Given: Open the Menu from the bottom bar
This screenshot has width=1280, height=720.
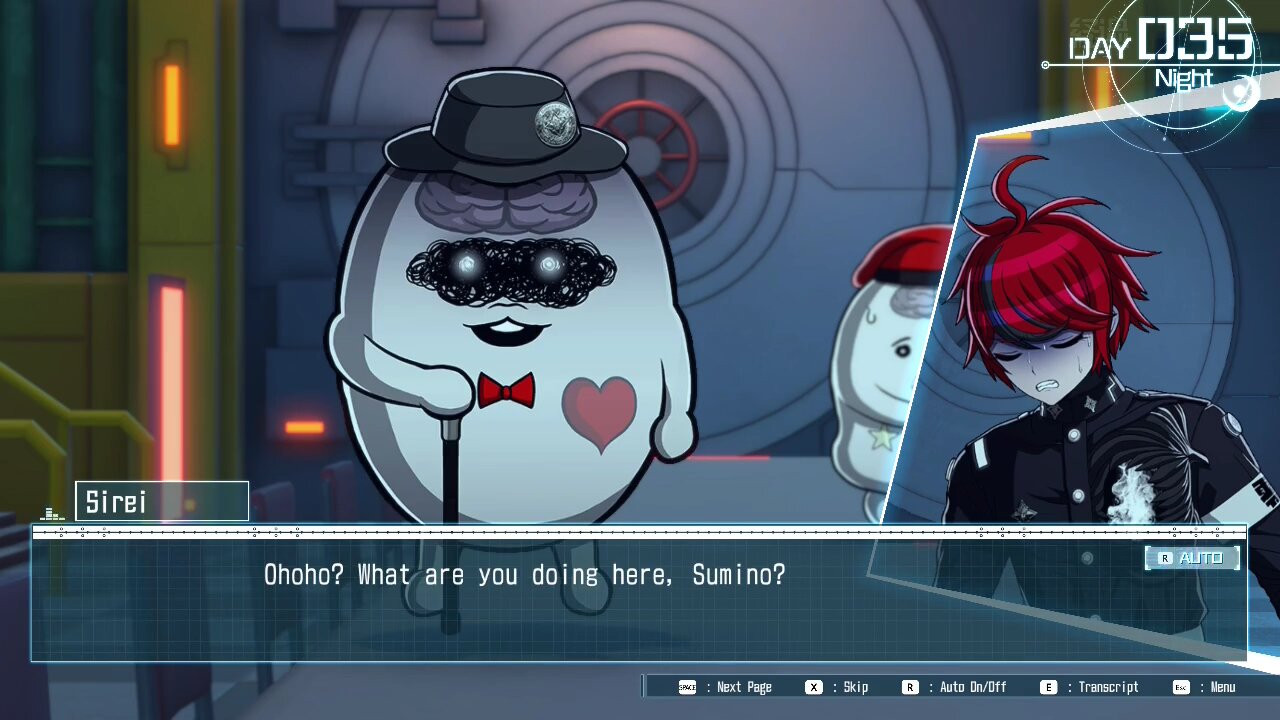Looking at the screenshot, I should [x=1205, y=687].
